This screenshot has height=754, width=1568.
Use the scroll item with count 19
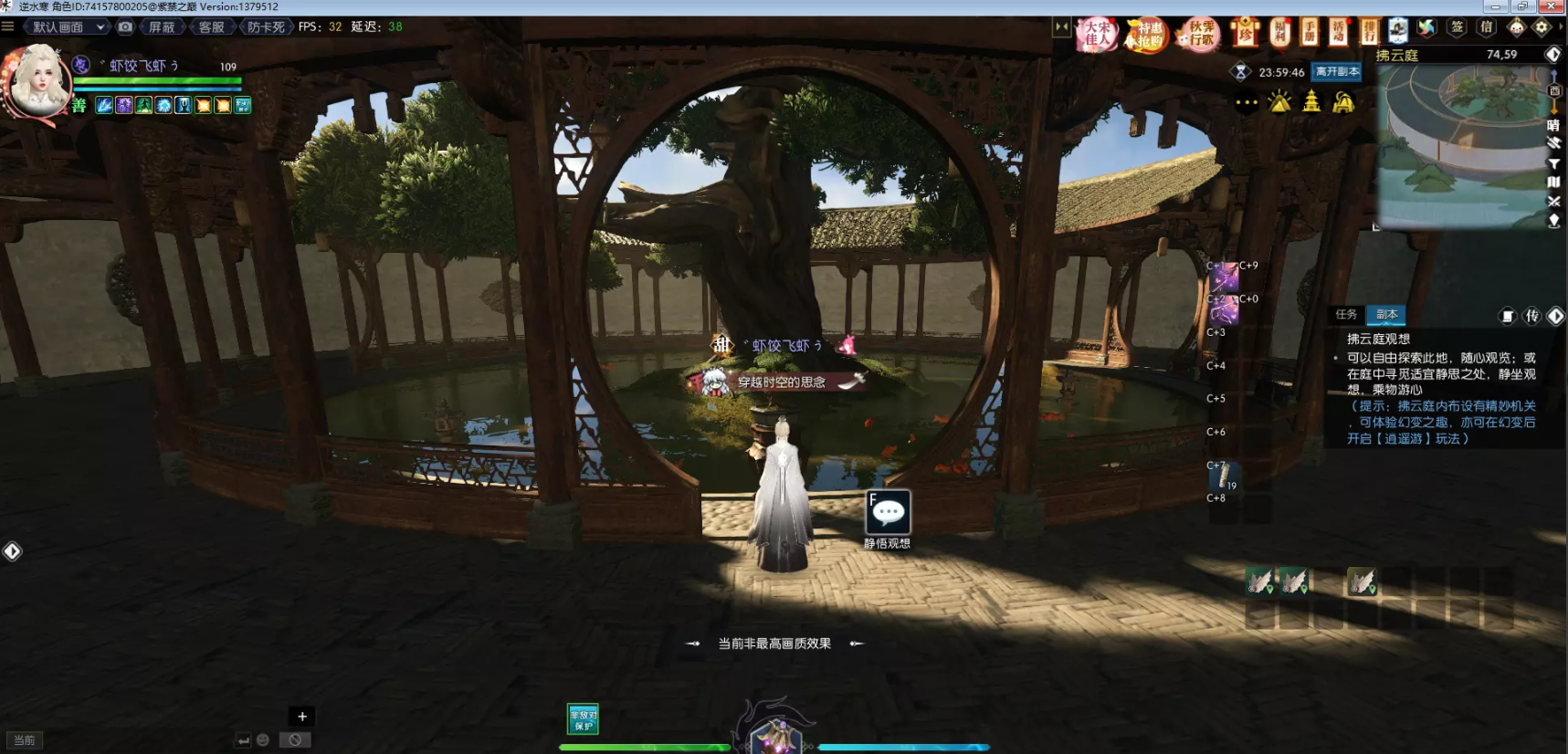click(1223, 476)
